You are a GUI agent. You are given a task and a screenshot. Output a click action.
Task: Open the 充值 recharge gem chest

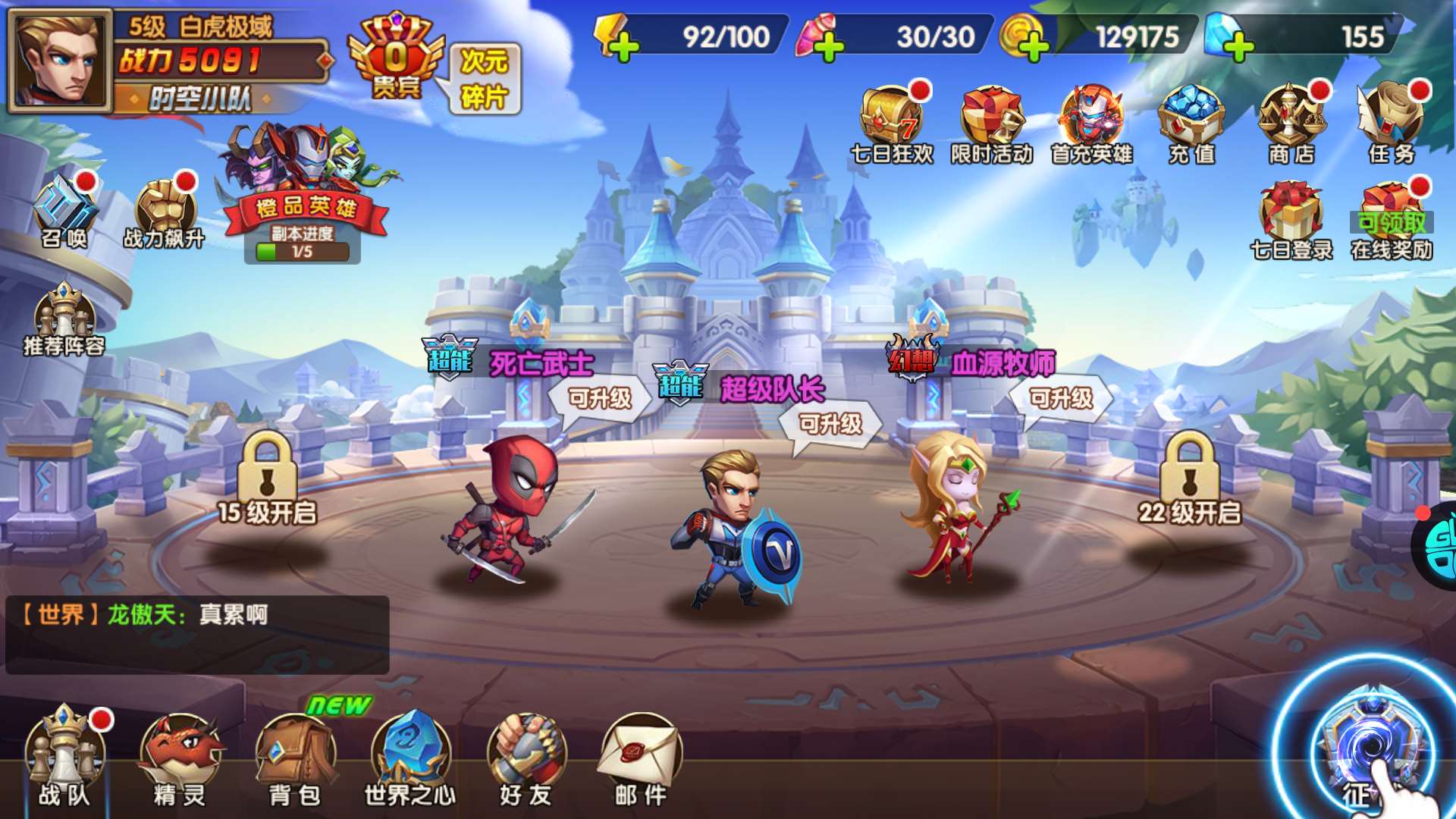(1191, 123)
